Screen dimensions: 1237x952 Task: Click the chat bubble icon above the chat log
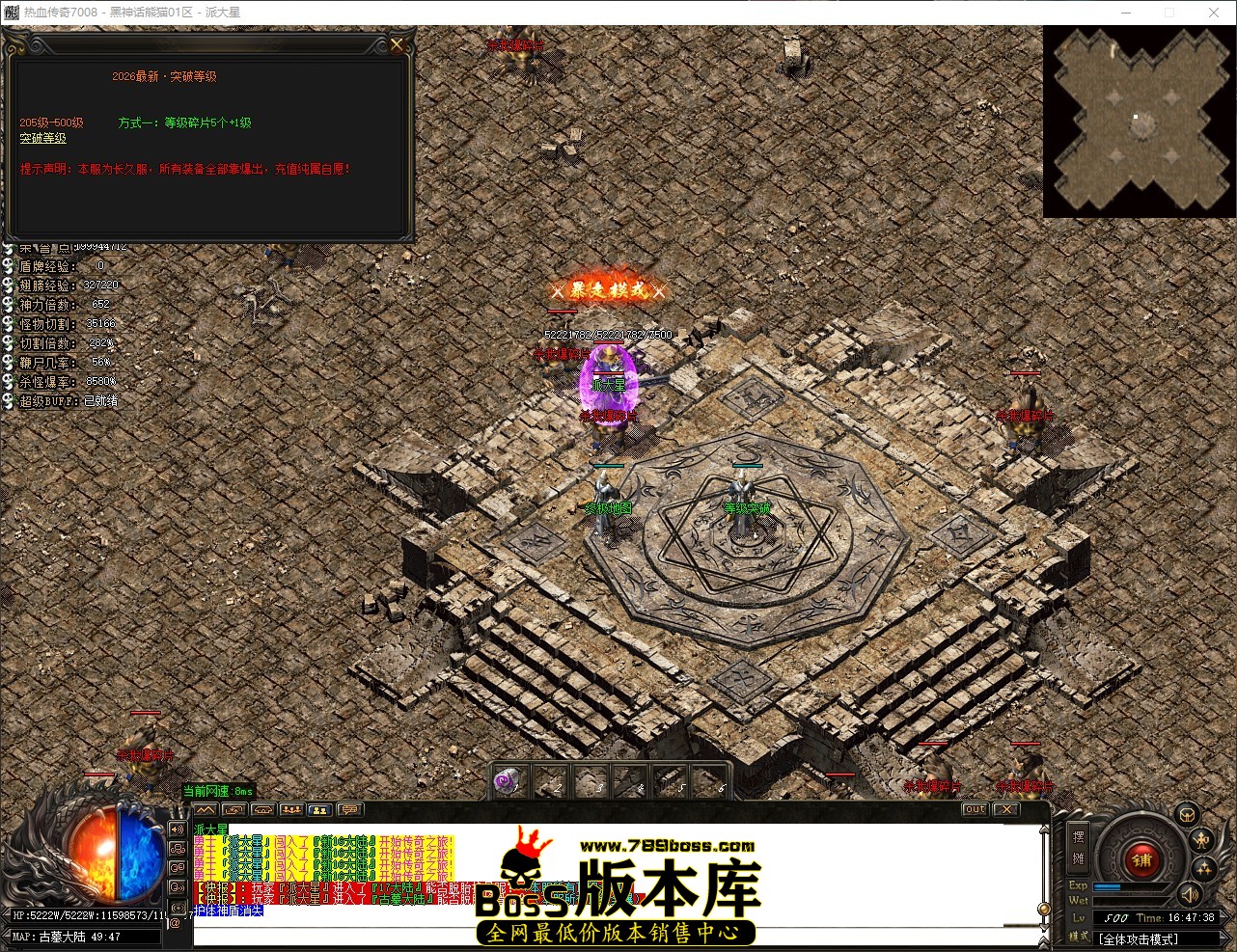coord(347,810)
